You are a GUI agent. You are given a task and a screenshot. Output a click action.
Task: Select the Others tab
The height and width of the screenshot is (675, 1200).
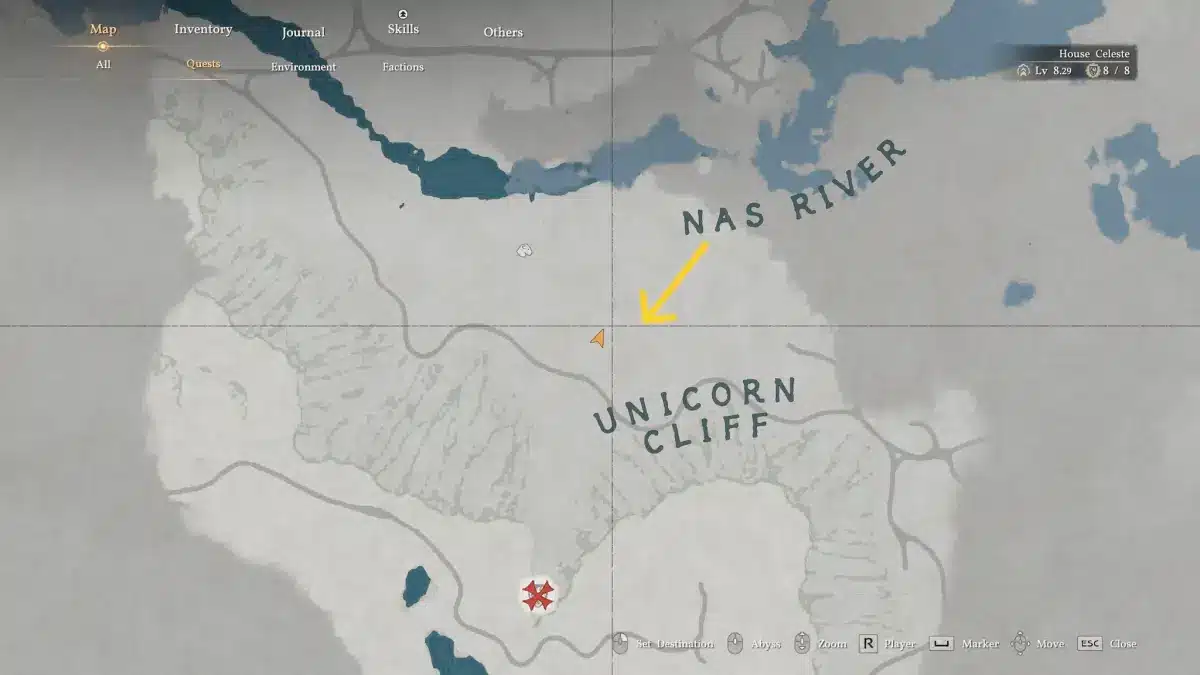(x=503, y=32)
